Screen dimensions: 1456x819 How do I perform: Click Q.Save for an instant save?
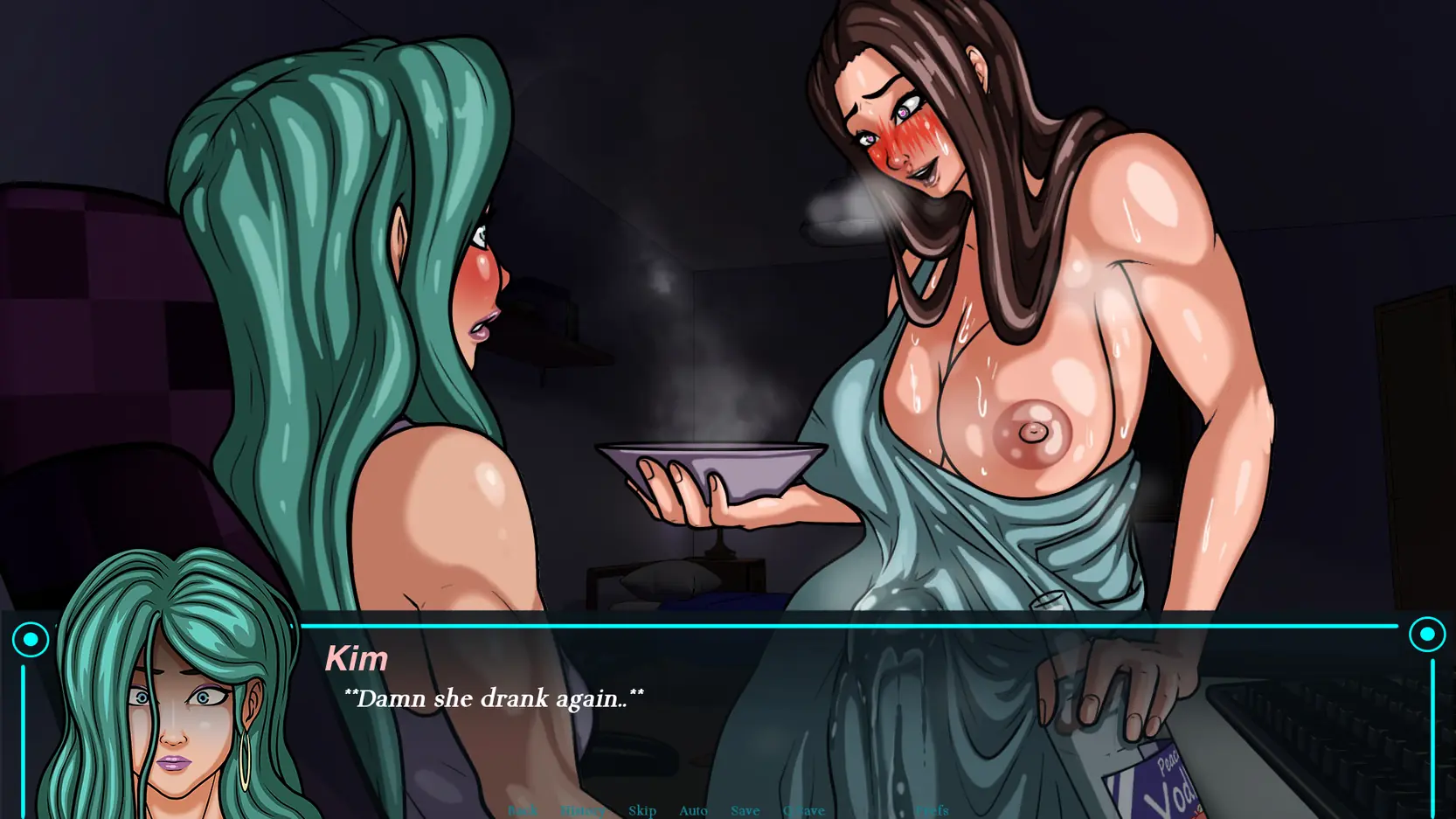pyautogui.click(x=804, y=811)
